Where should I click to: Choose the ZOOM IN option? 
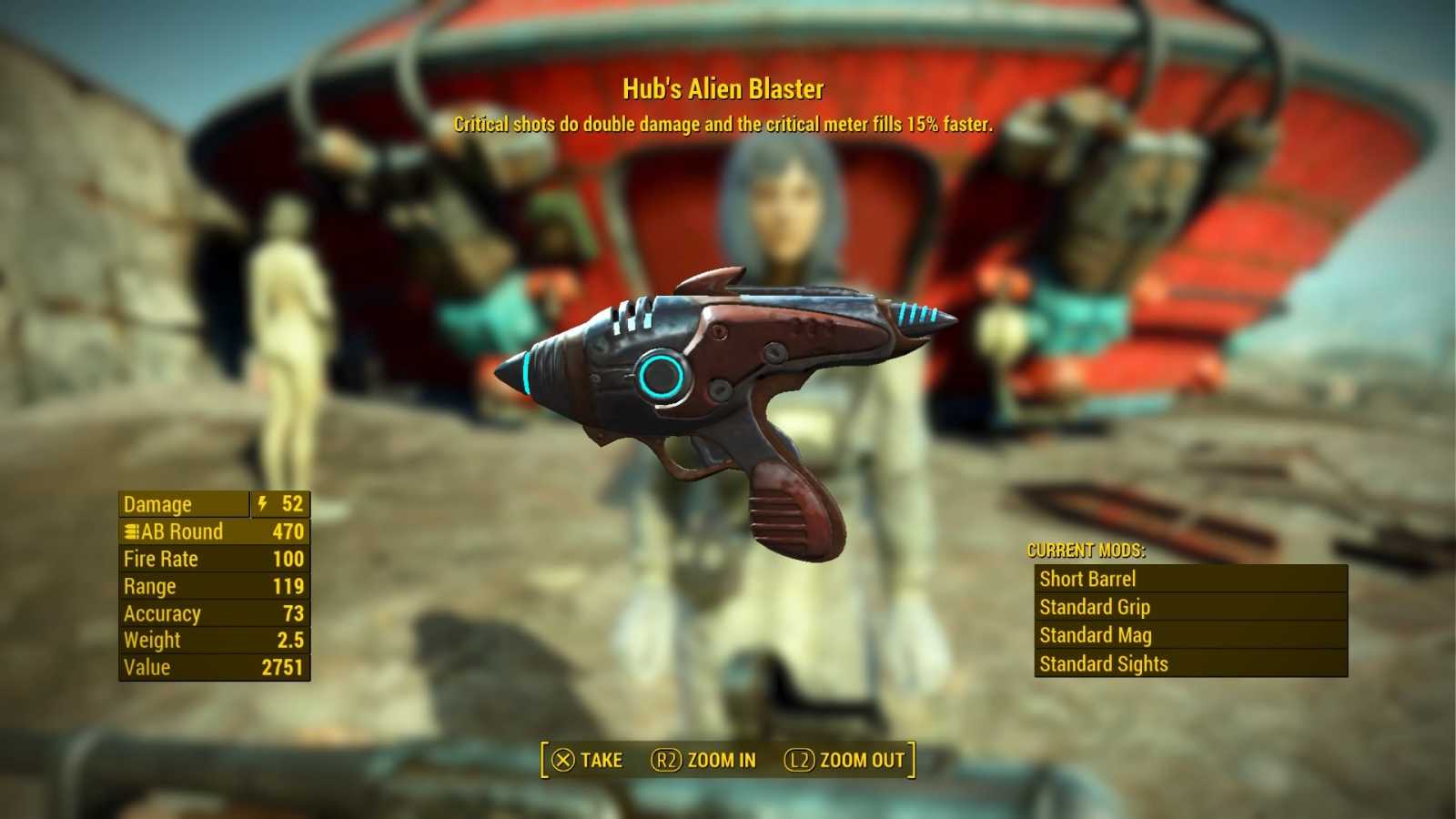[x=703, y=760]
